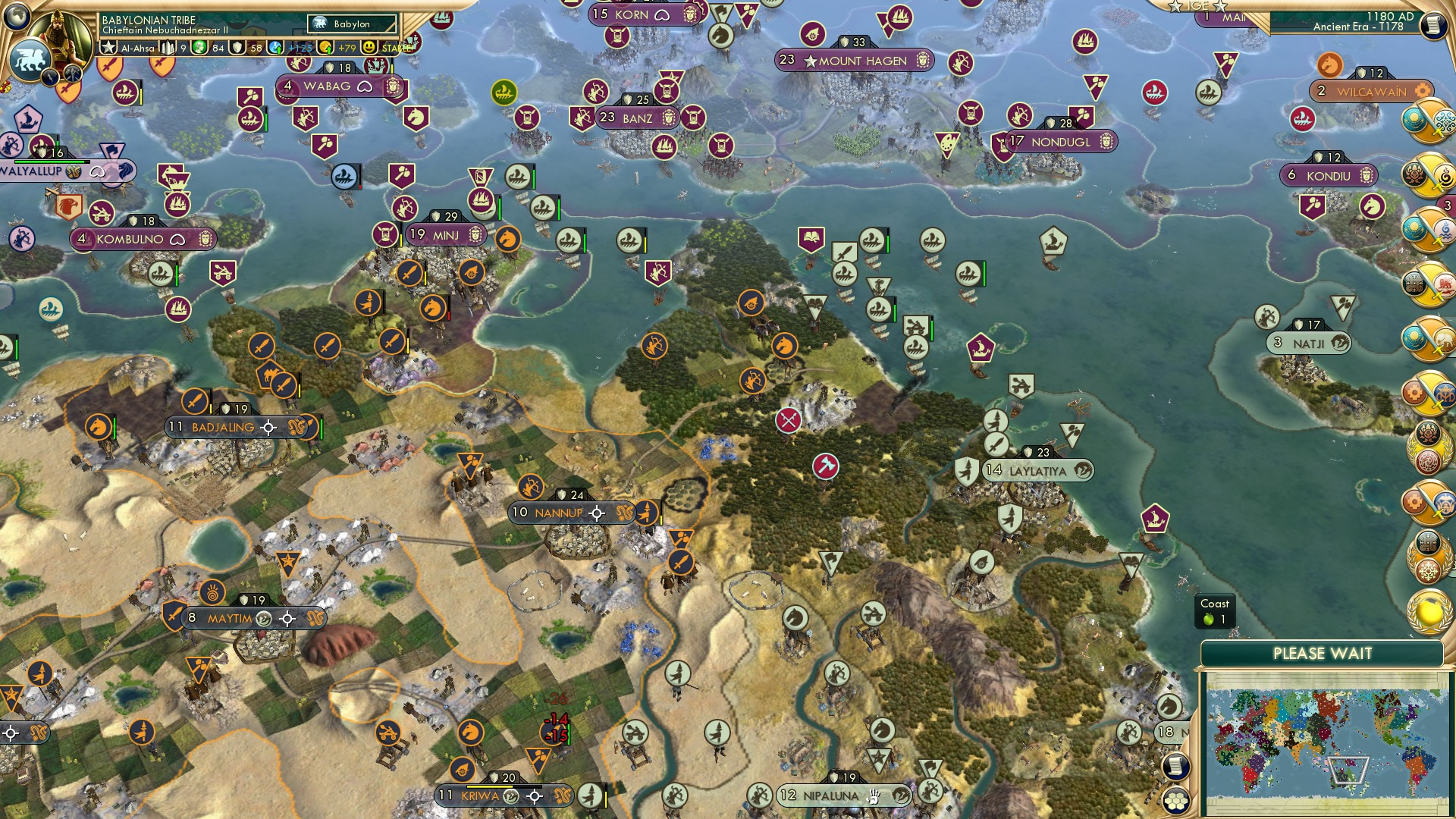The height and width of the screenshot is (819, 1456).
Task: Click the gear icon on the Wilcawain banner
Action: [x=1421, y=89]
